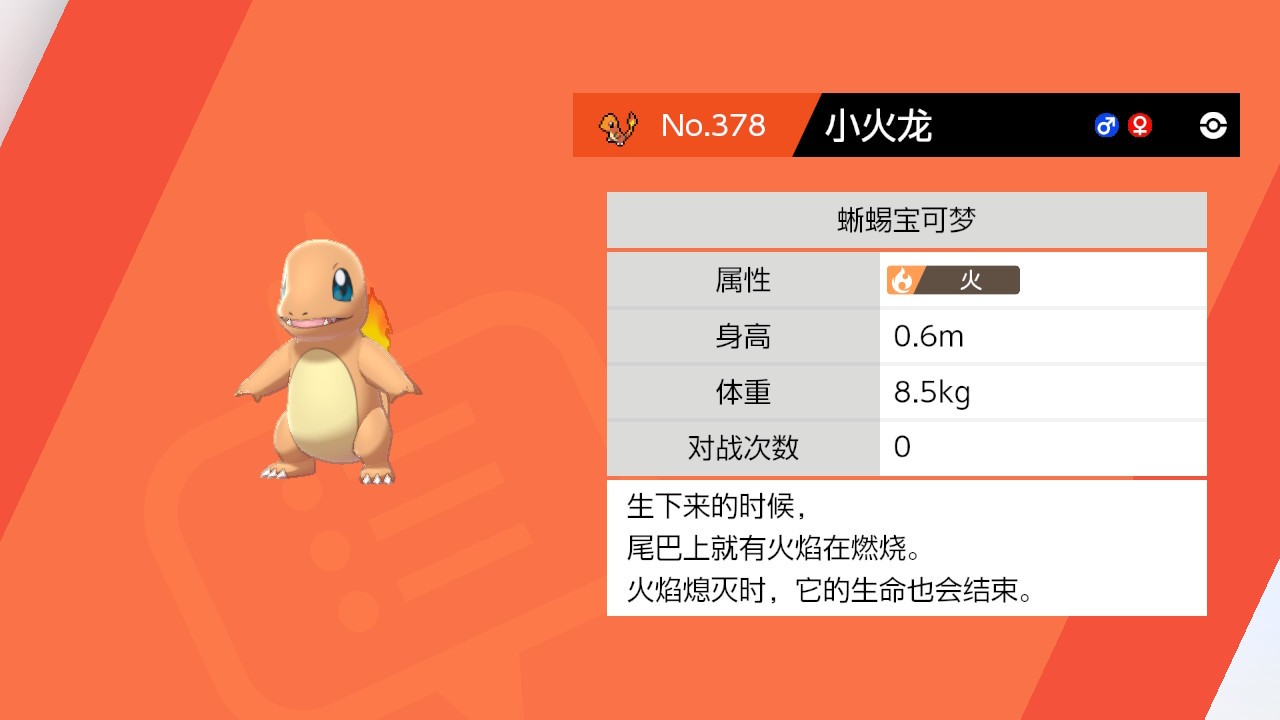Click the 火 type badge
Screen dimensions: 1280x720
coord(953,280)
